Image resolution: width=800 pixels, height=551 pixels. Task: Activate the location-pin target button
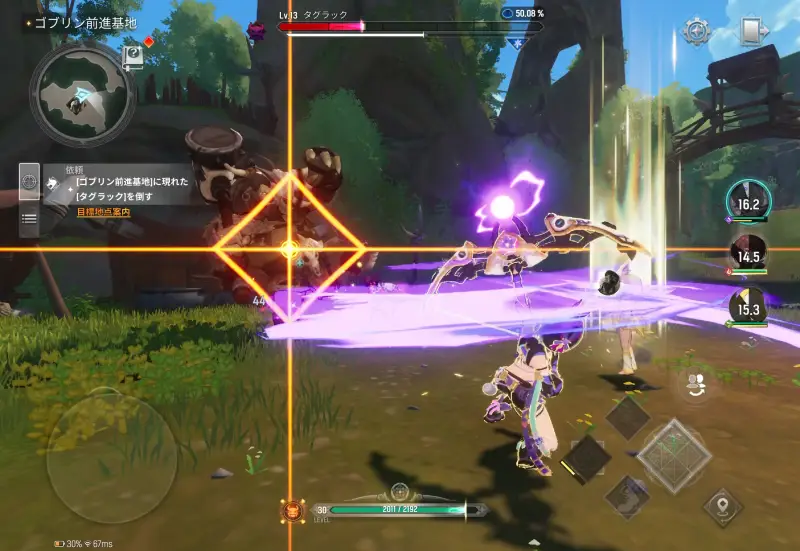click(x=722, y=506)
